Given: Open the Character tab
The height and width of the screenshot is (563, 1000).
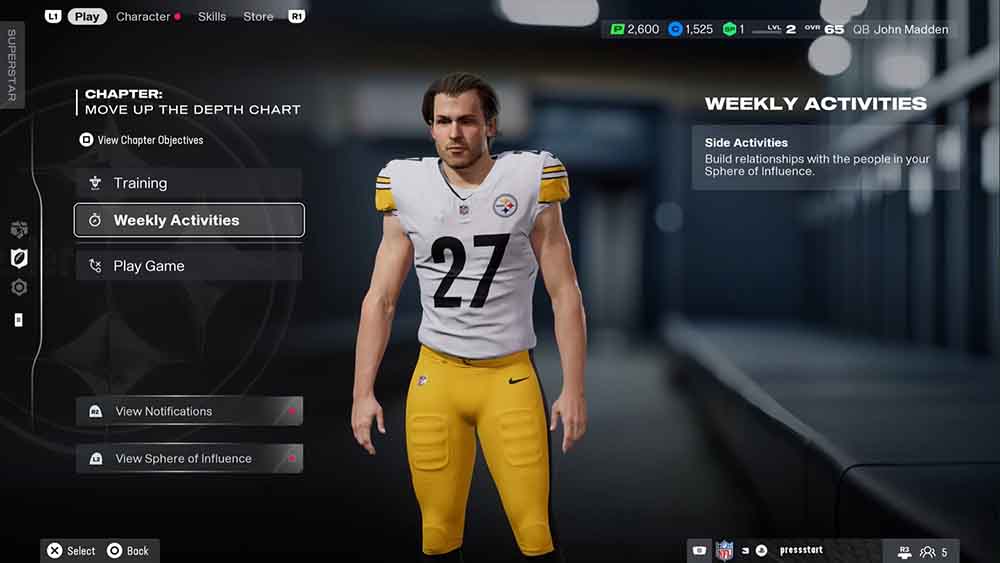Looking at the screenshot, I should point(143,16).
